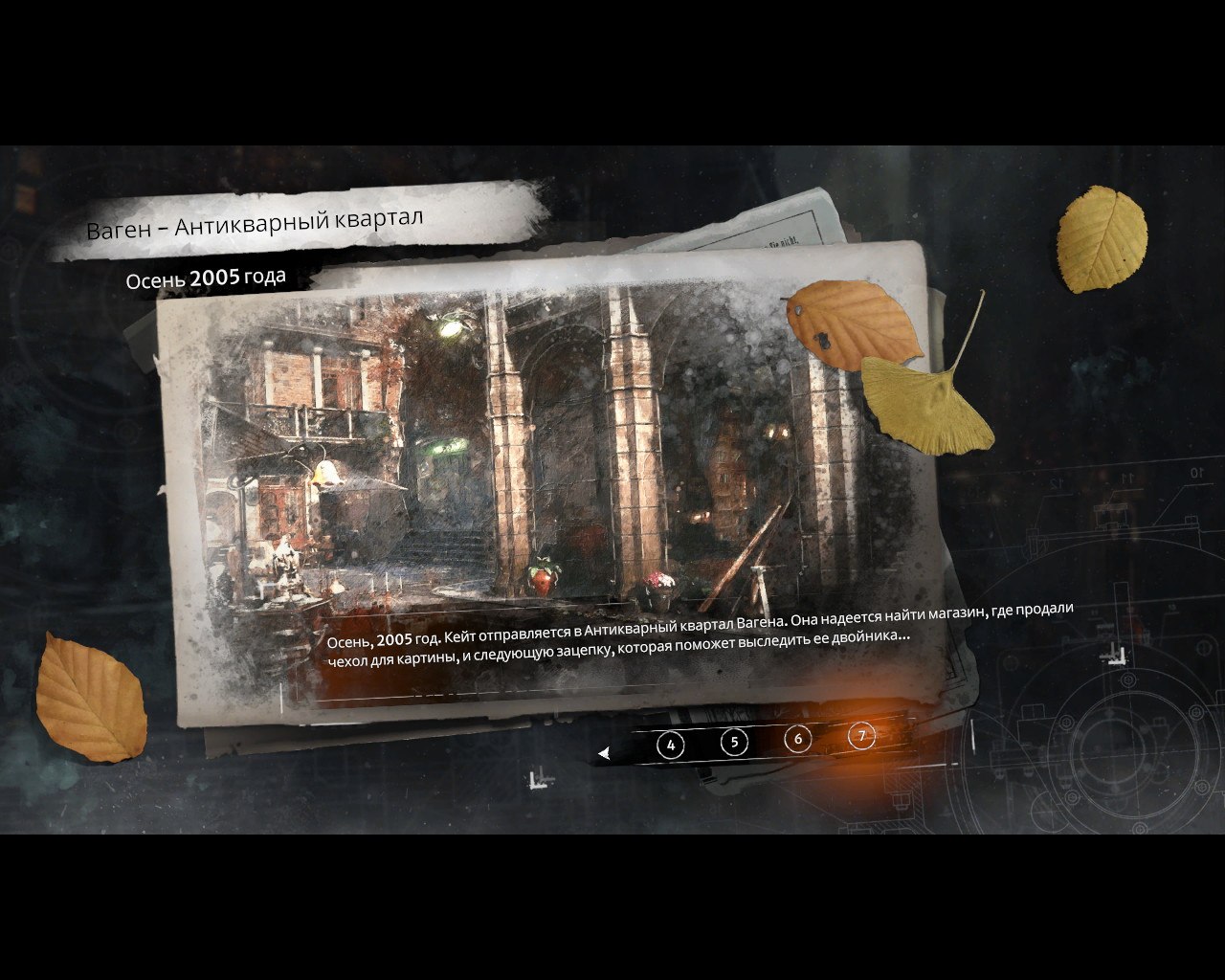1225x980 pixels.
Task: Select chapter page 5
Action: pyautogui.click(x=734, y=742)
